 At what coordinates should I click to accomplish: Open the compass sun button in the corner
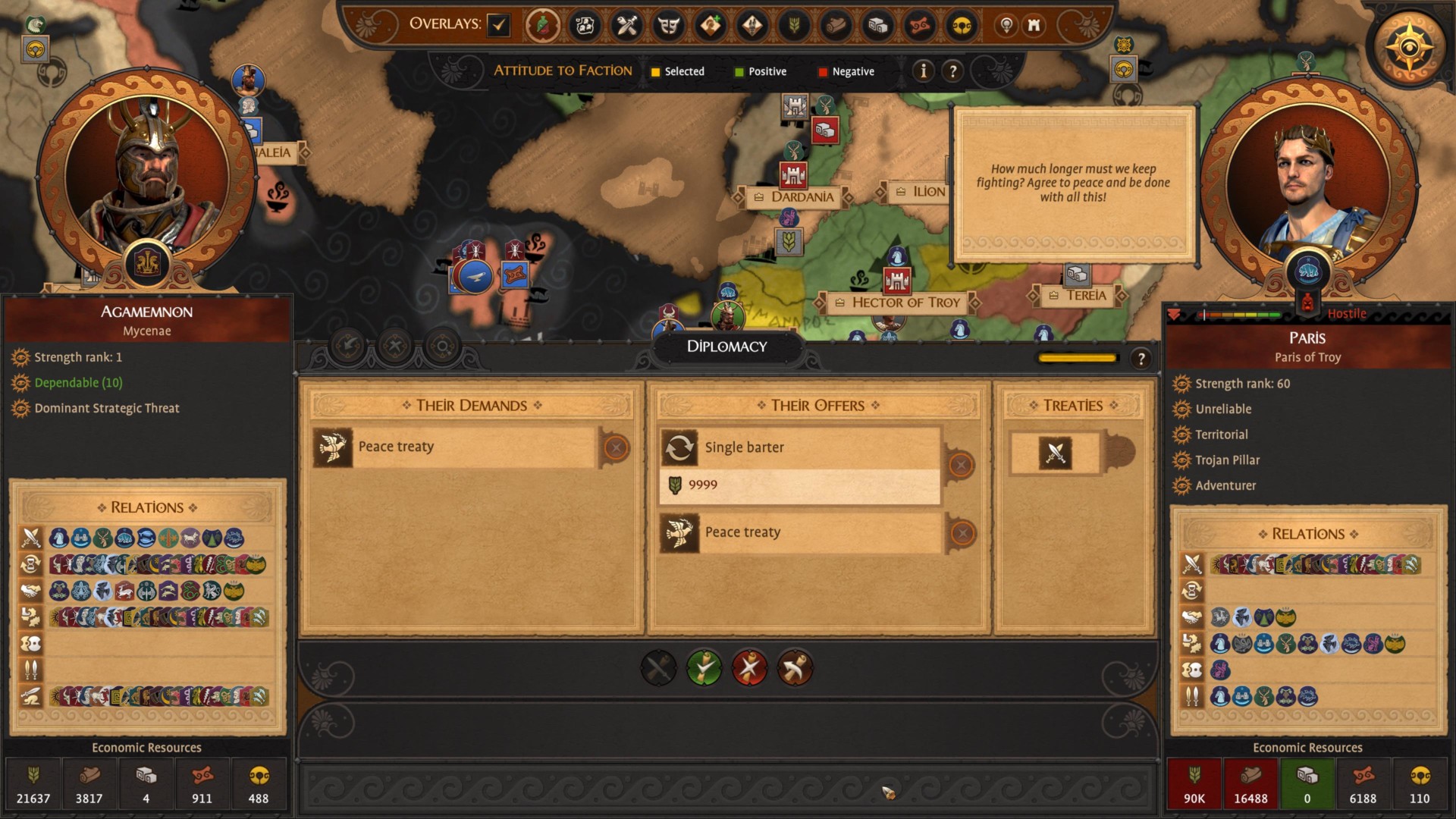pos(1409,47)
